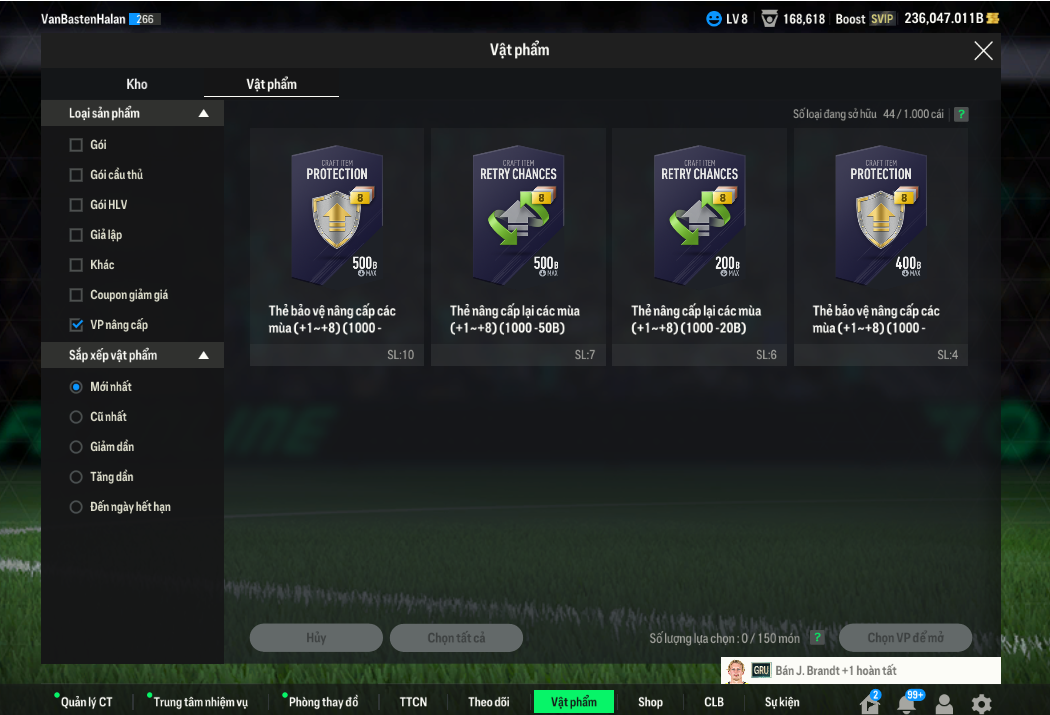This screenshot has height=715, width=1050.
Task: Open the settings gear icon
Action: (981, 703)
